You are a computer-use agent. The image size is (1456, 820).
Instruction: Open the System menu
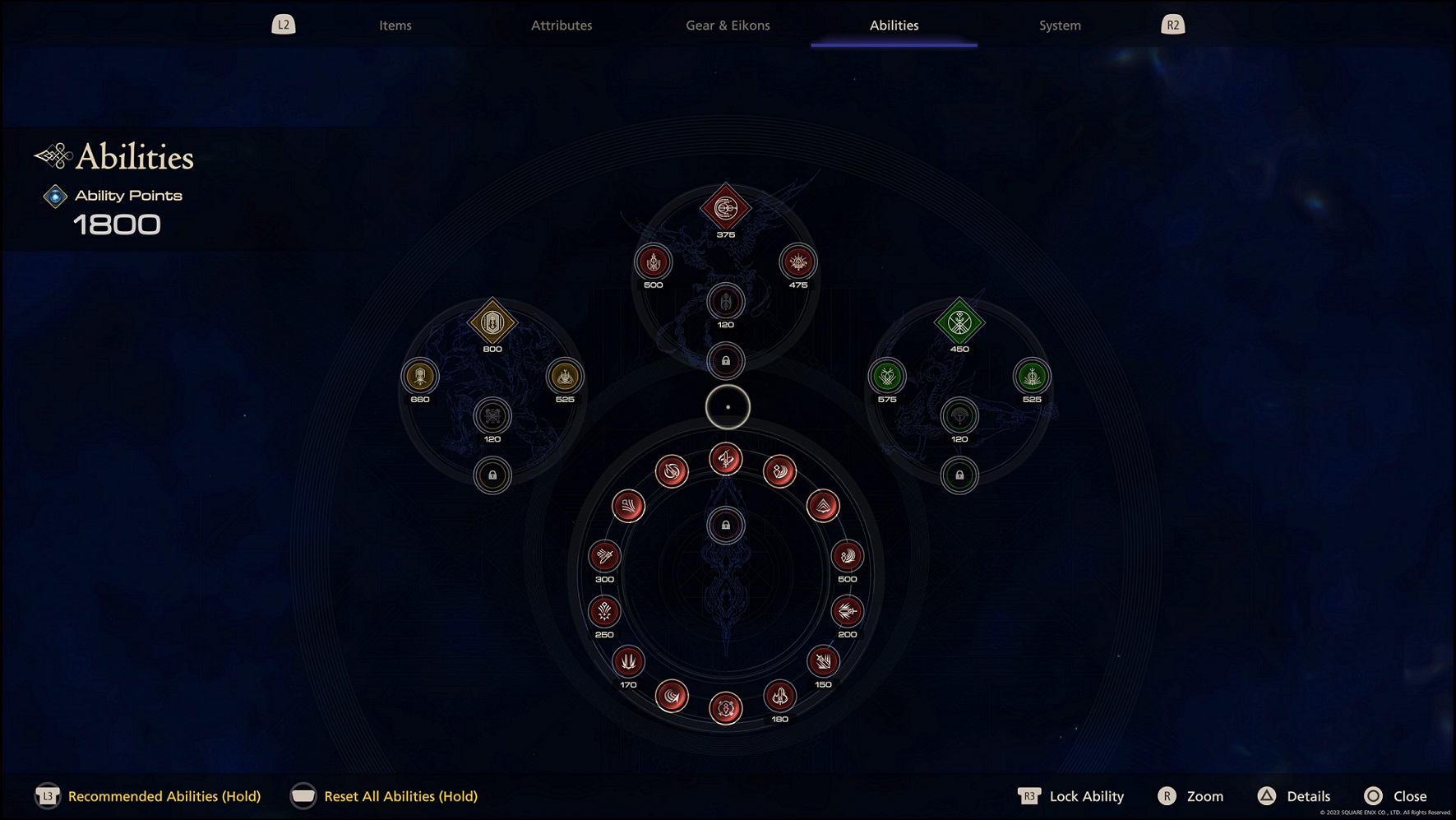tap(1060, 25)
